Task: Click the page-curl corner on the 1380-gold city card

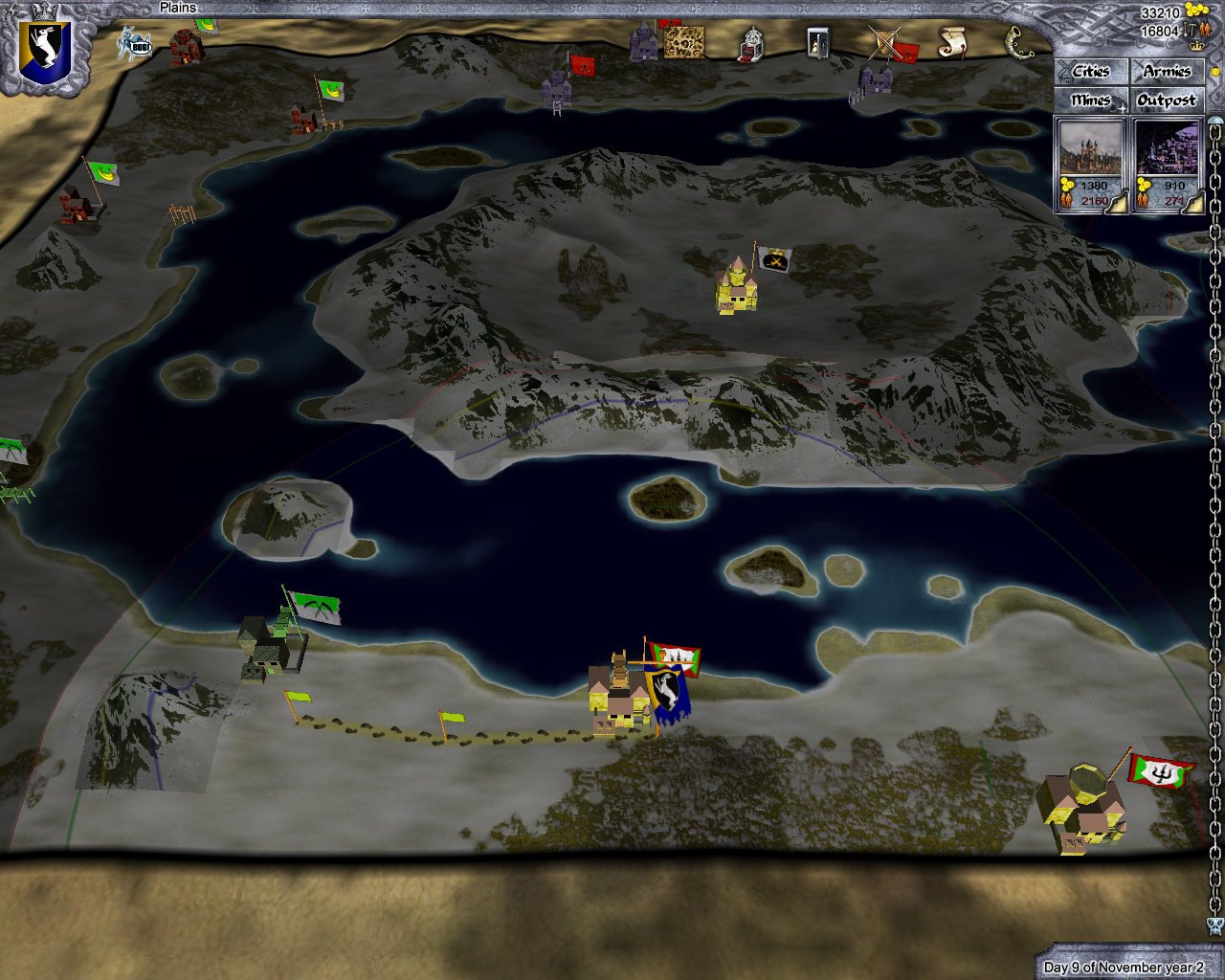Action: [1117, 203]
